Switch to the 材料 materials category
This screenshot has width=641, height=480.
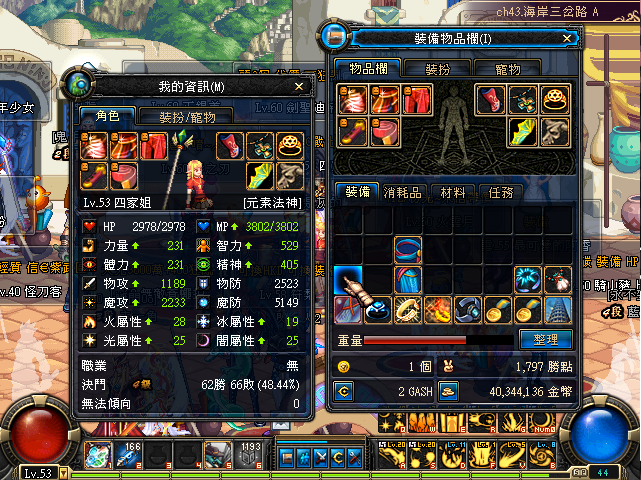[454, 192]
